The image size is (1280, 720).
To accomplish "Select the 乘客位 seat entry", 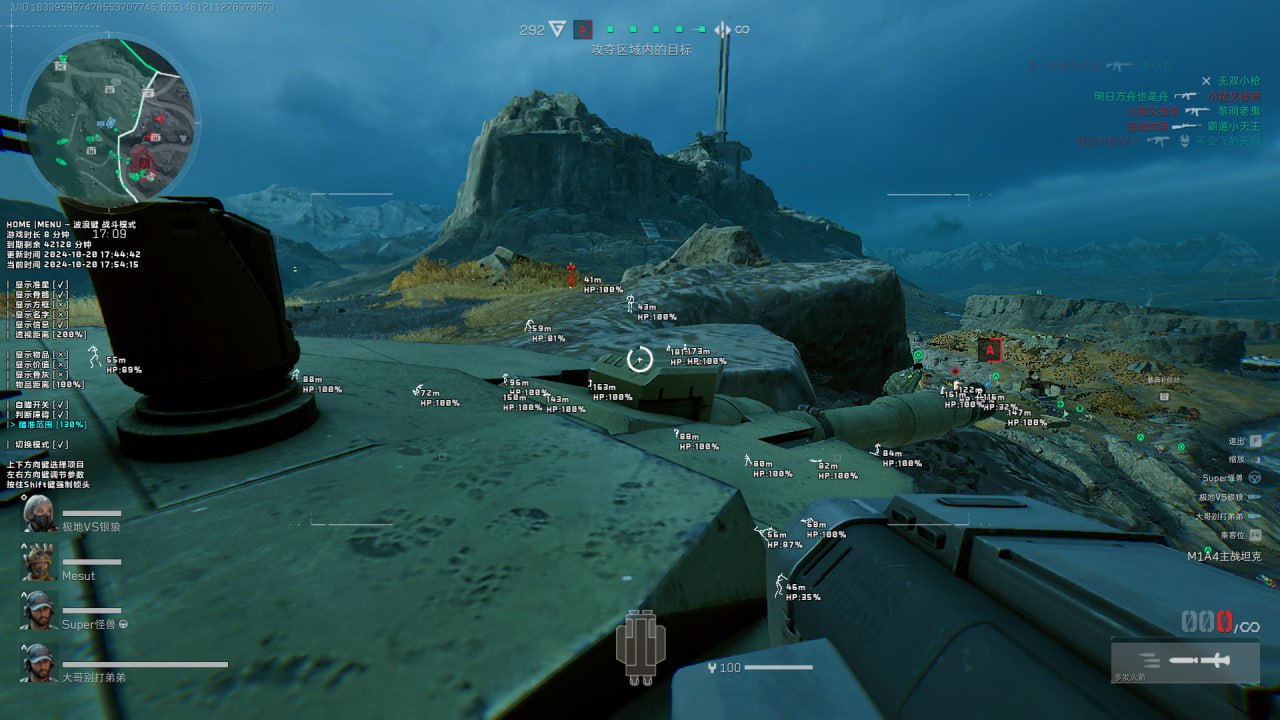I will click(x=1237, y=535).
